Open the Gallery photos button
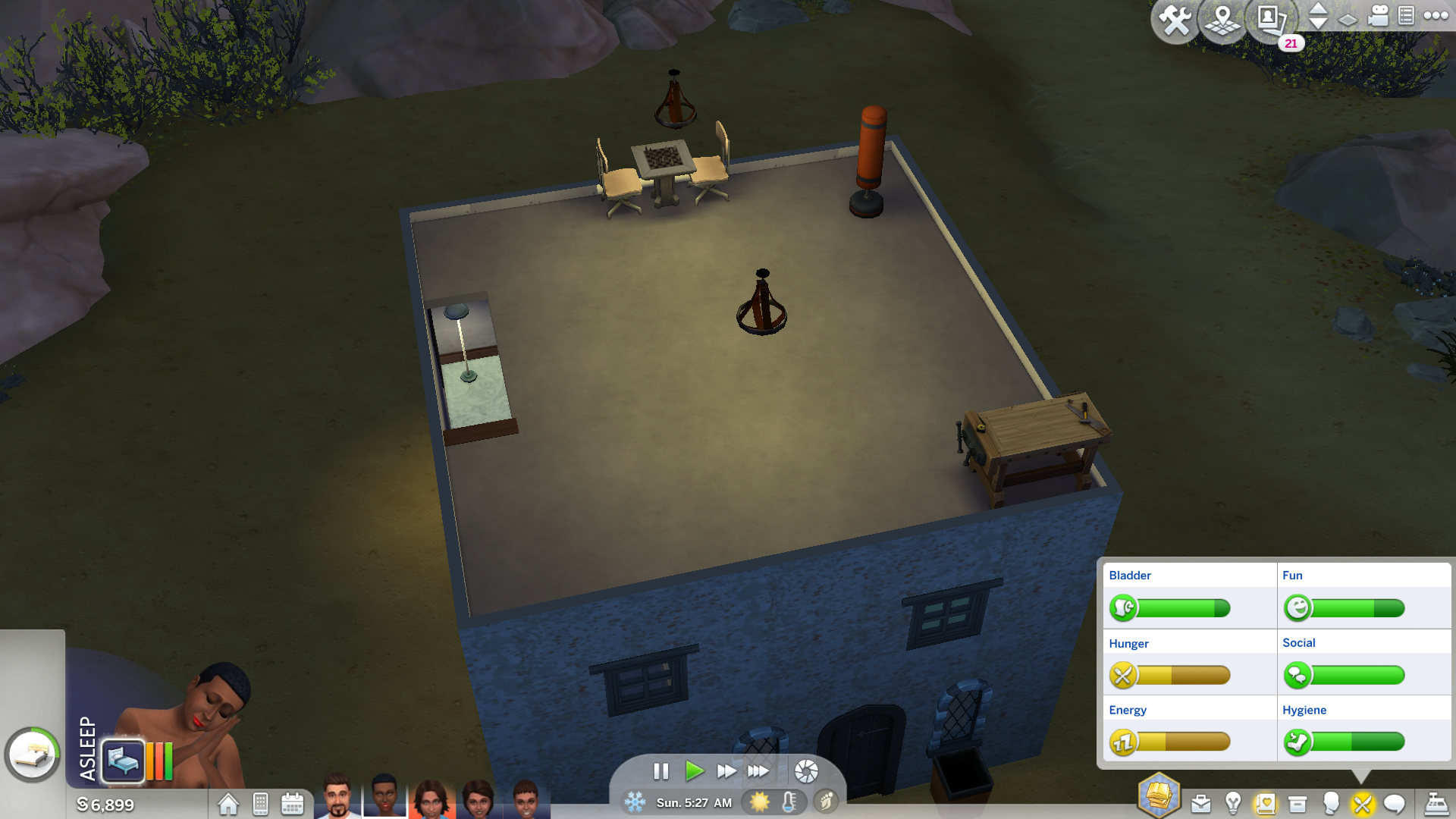 [x=1269, y=20]
